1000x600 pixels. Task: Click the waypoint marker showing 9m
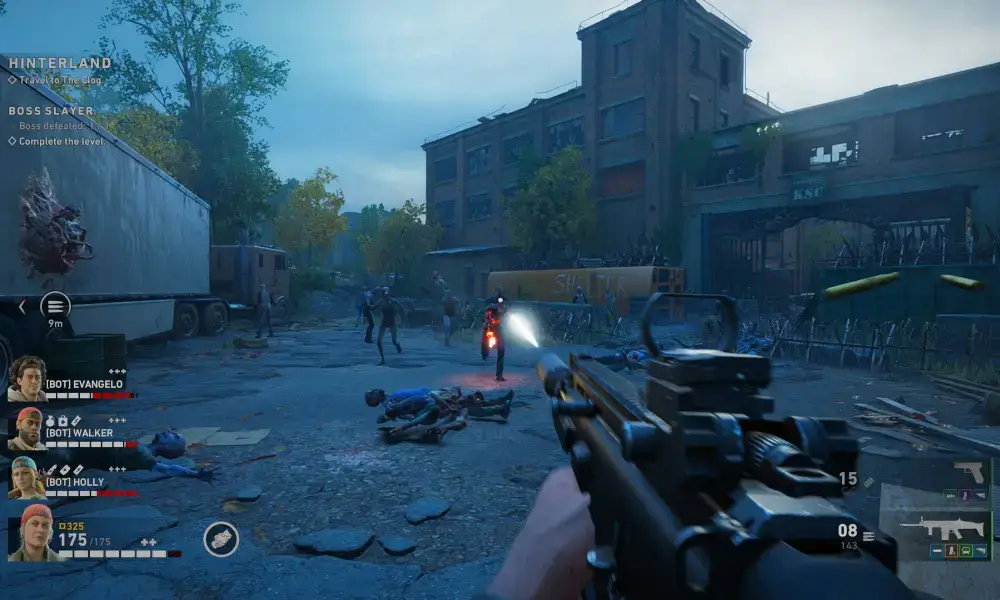[x=55, y=305]
